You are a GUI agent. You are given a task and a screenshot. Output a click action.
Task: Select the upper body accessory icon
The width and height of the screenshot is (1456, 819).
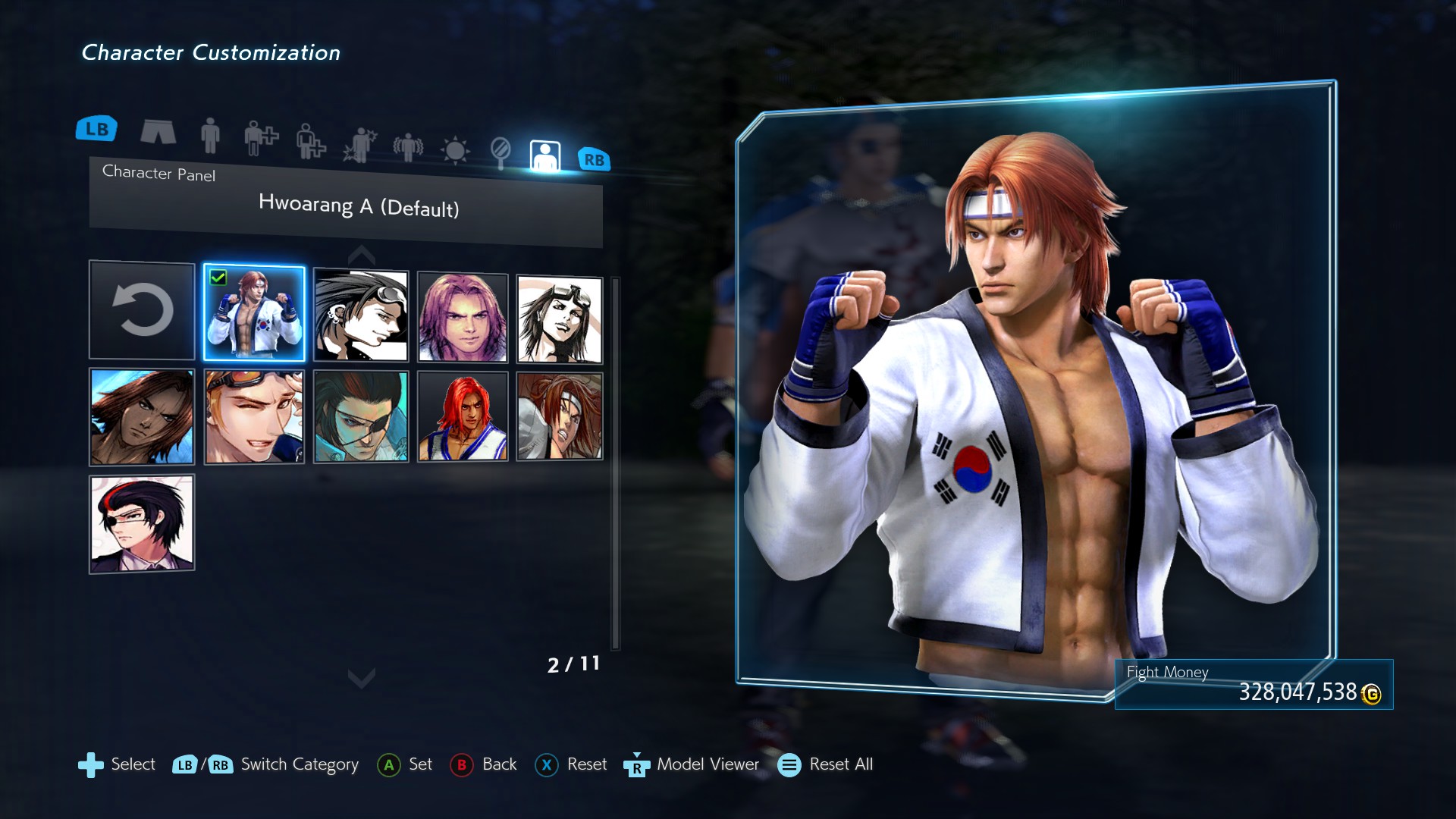coord(259,138)
